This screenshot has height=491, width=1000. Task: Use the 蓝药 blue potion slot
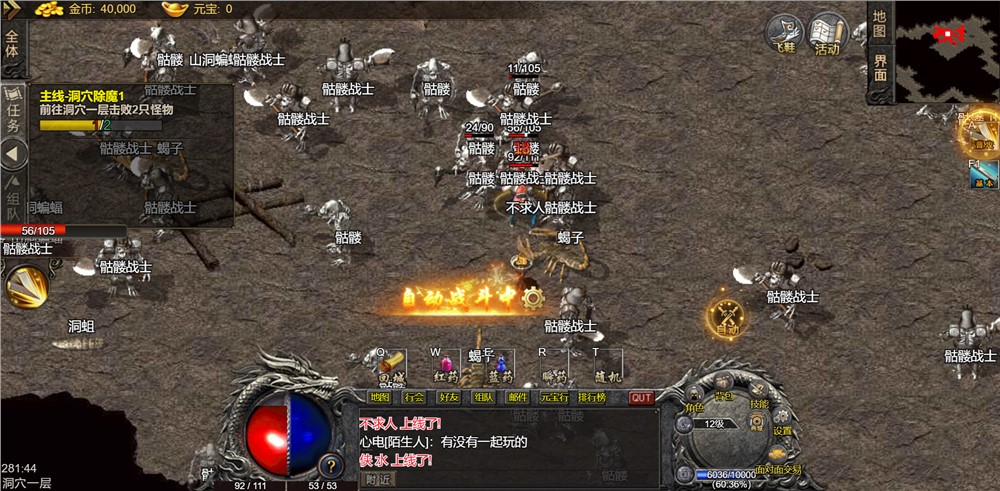(500, 367)
